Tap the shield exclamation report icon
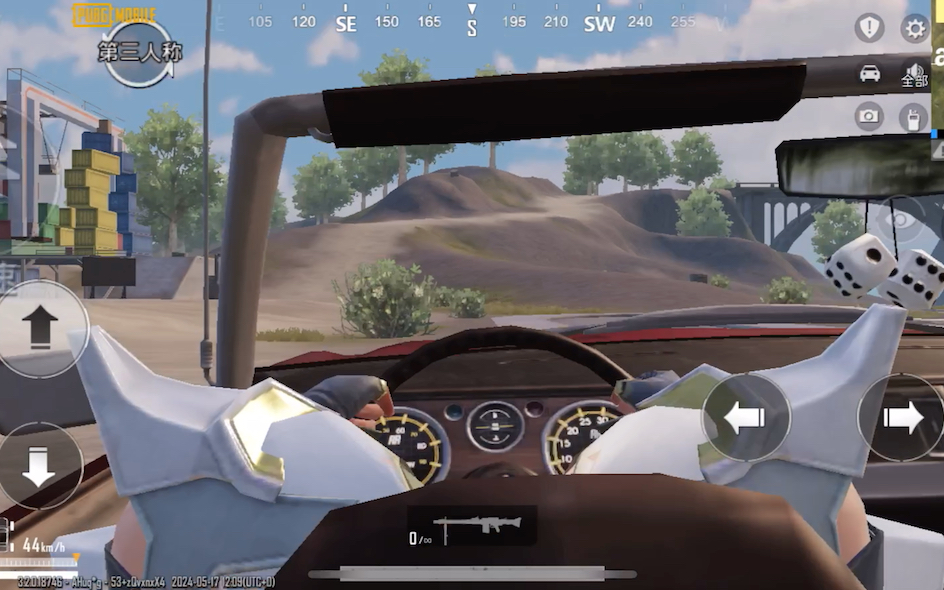The image size is (944, 590). point(869,28)
